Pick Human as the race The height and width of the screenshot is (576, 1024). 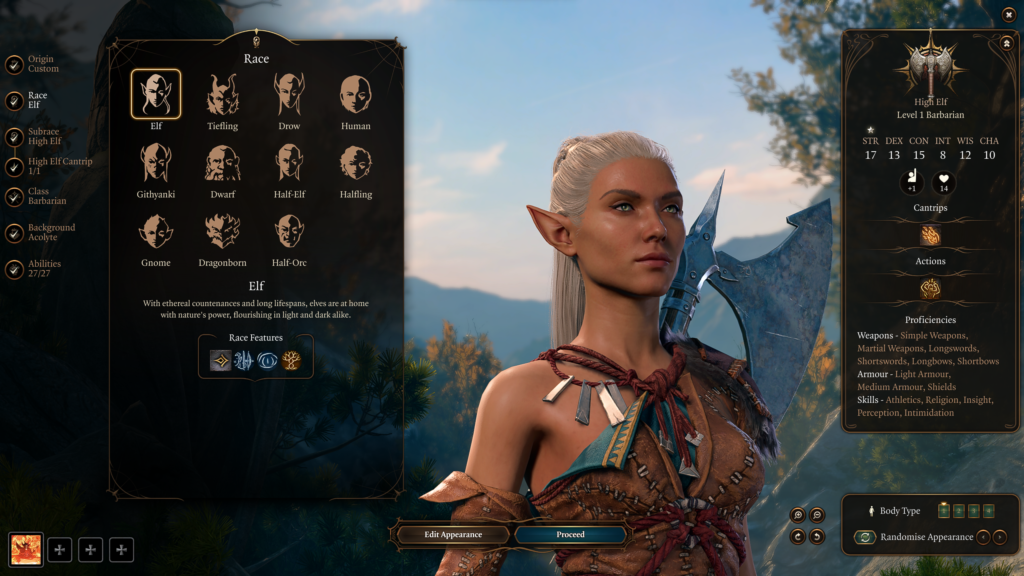tap(355, 95)
